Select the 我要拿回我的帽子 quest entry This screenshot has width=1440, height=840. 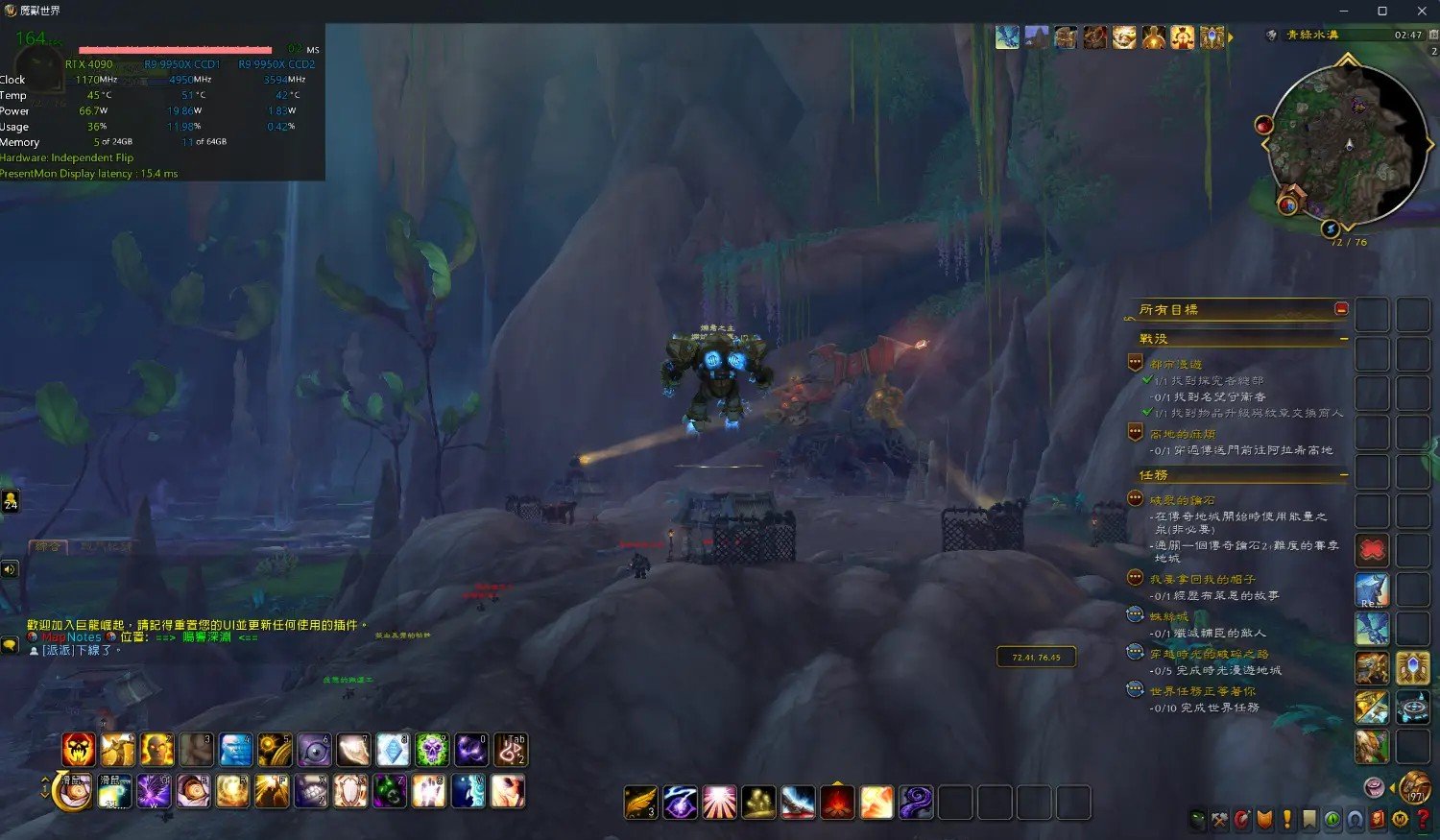click(1202, 579)
